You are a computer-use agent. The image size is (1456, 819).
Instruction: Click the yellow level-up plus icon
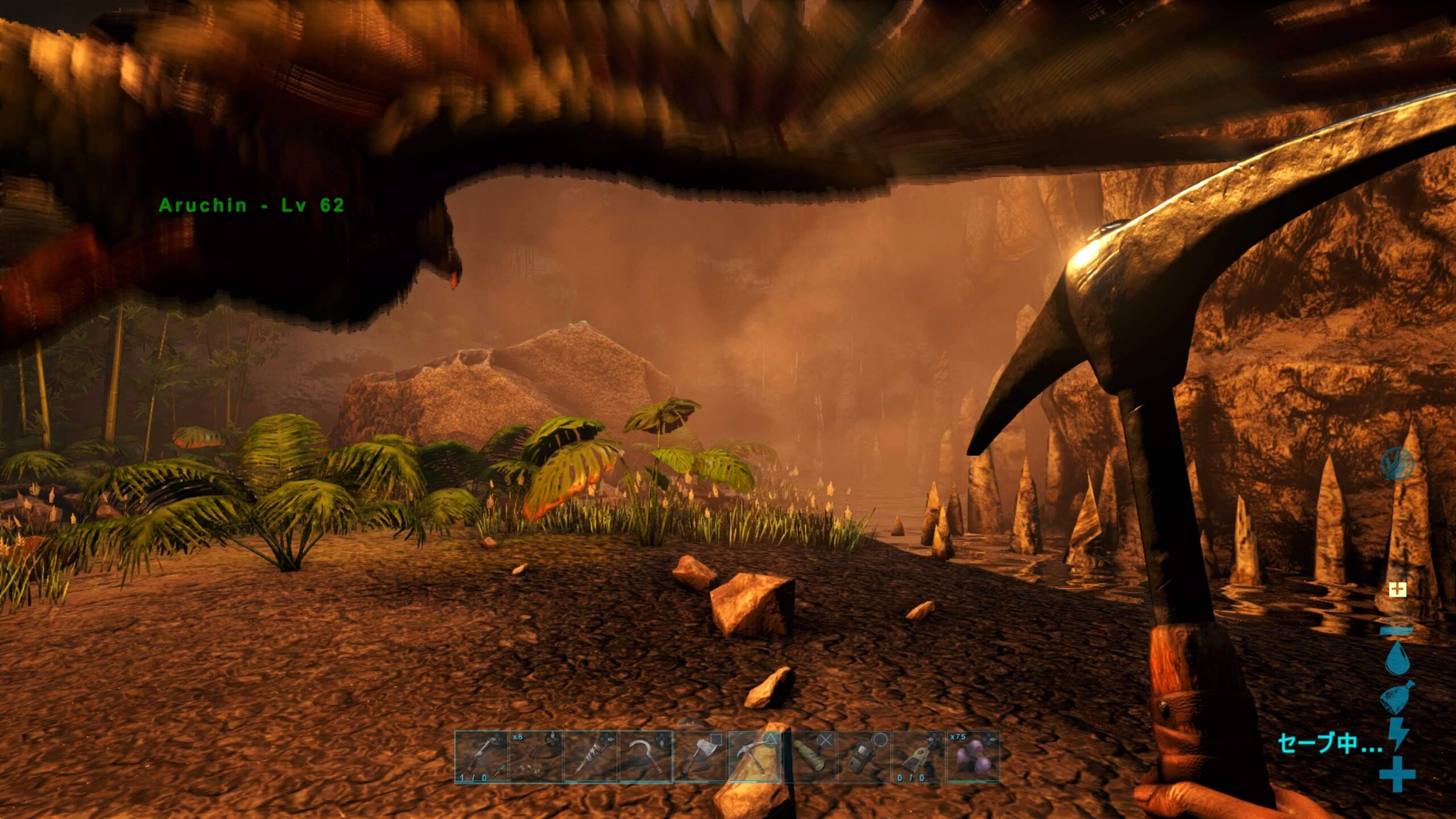pos(1397,589)
